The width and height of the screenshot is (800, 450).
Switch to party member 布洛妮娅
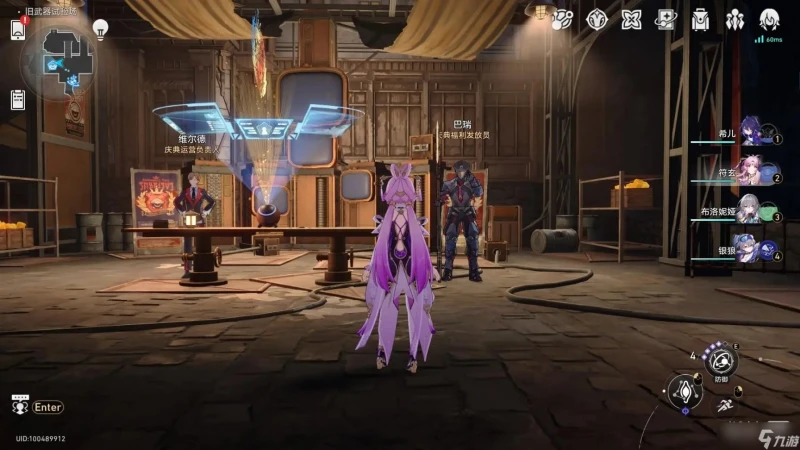(752, 212)
